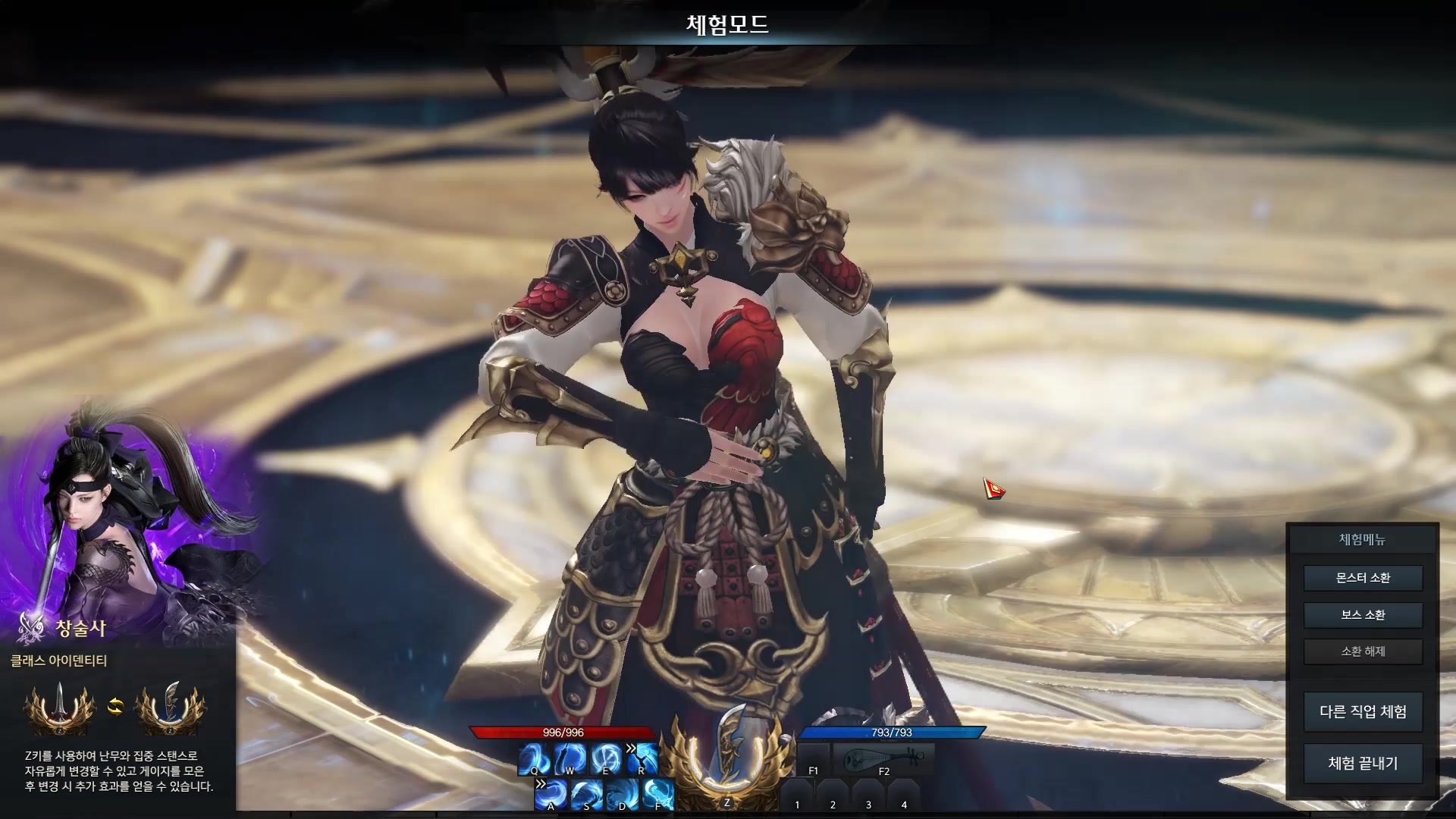Cast the A skill icon
1456x819 pixels.
(x=551, y=795)
